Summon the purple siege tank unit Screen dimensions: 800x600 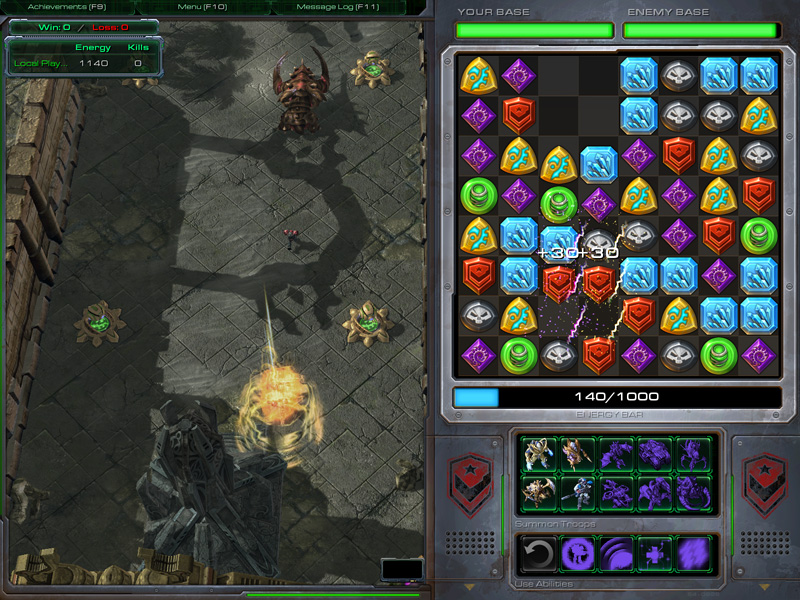654,454
